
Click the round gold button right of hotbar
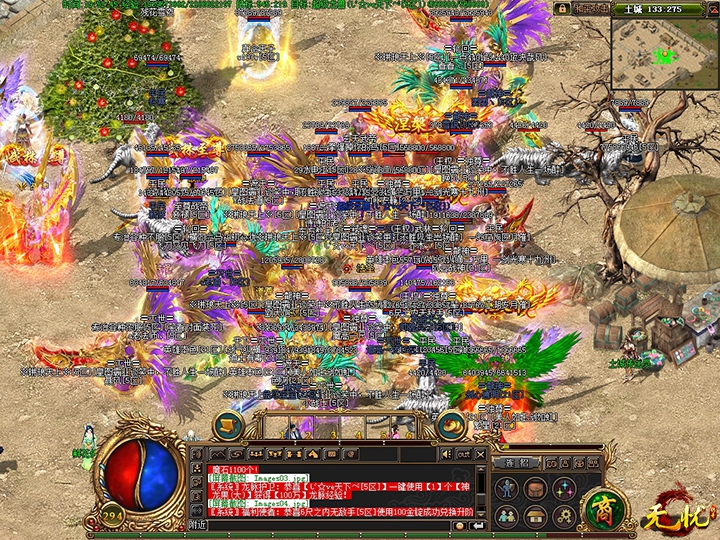(x=452, y=425)
